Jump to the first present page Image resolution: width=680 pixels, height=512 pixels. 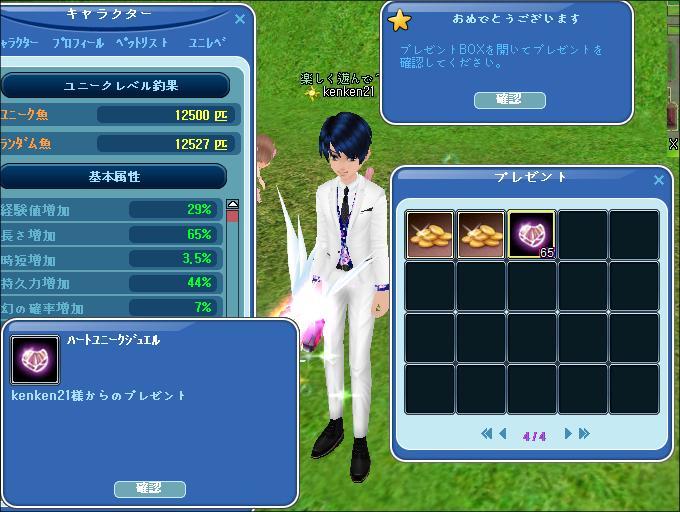tap(487, 434)
